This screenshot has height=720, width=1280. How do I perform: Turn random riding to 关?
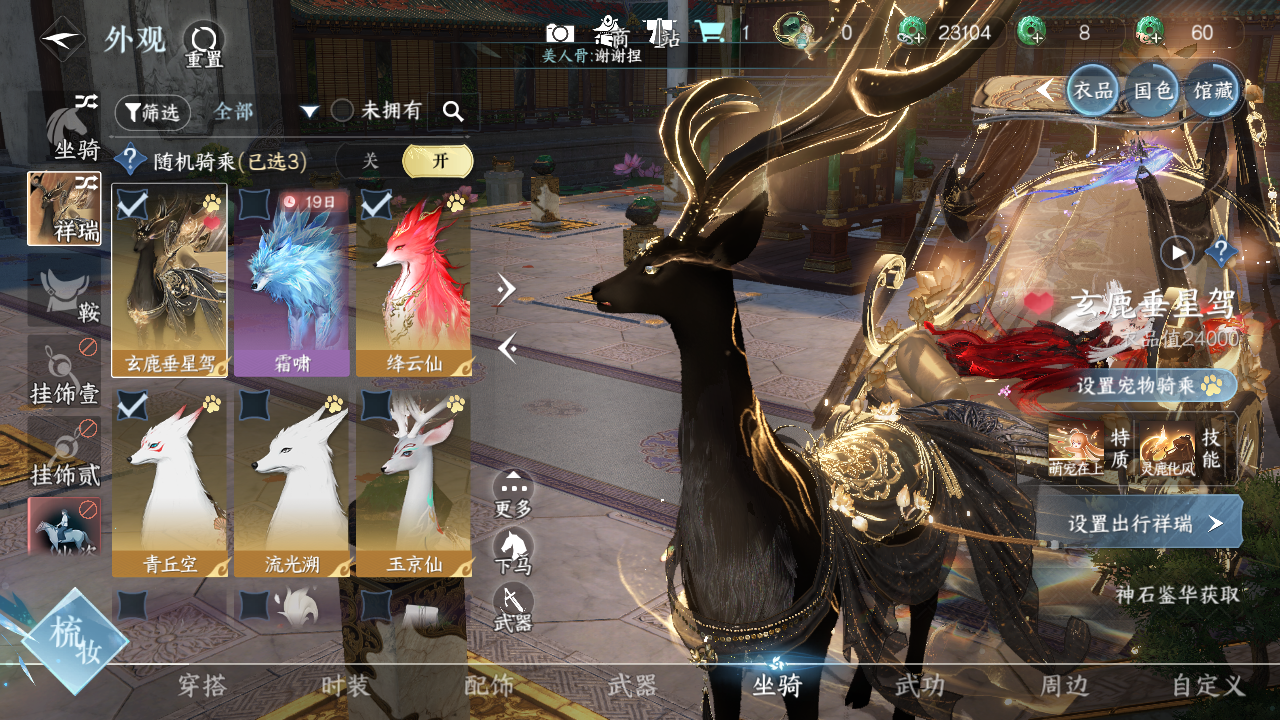pyautogui.click(x=370, y=161)
